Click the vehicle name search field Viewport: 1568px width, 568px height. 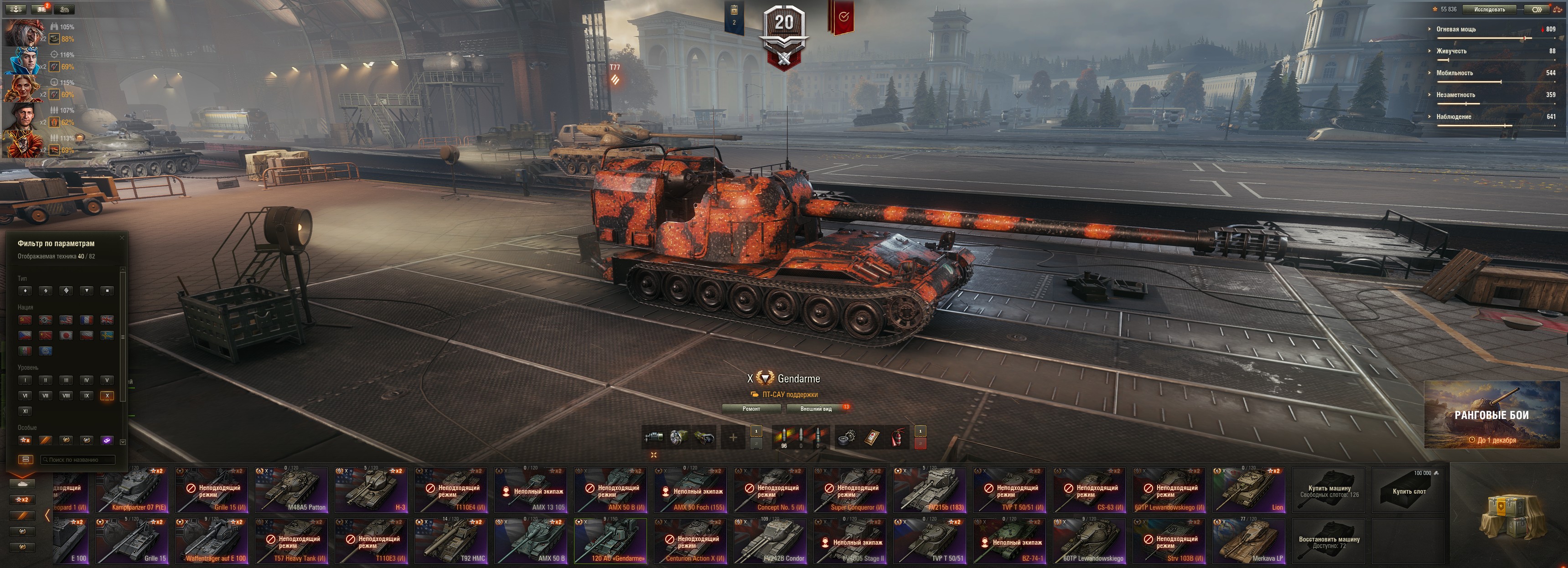pos(78,460)
